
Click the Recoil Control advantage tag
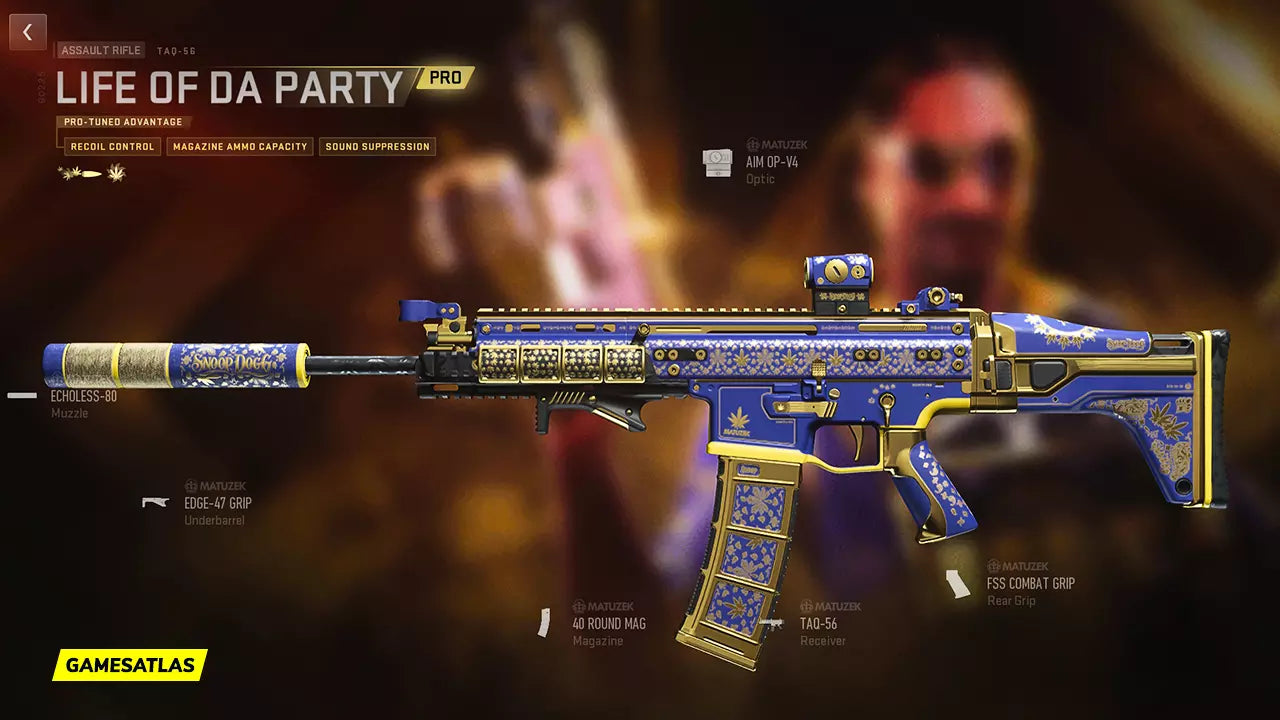tap(112, 147)
